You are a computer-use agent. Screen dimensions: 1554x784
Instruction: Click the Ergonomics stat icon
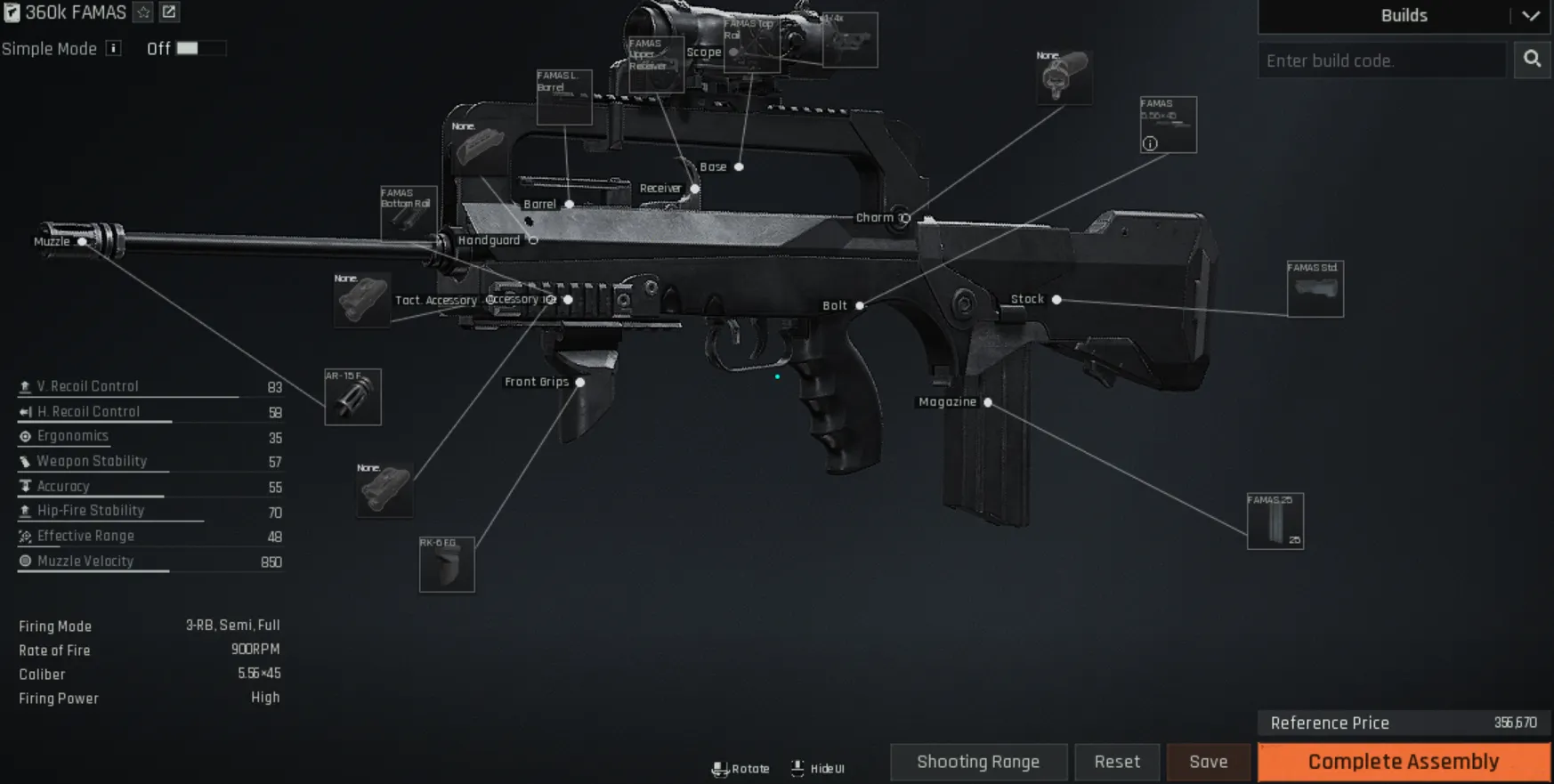tap(24, 436)
